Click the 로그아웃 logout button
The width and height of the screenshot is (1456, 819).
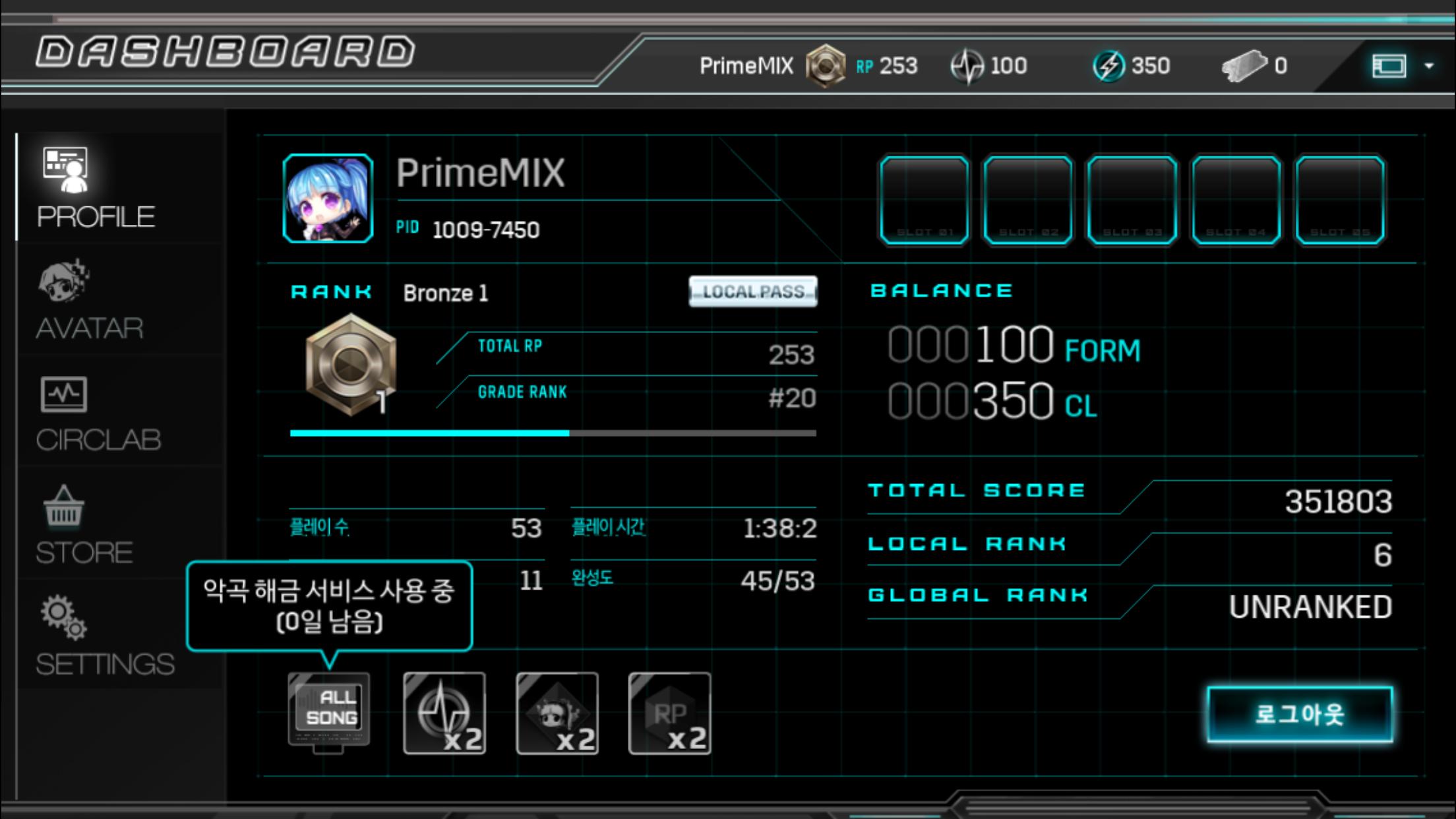coord(1300,714)
